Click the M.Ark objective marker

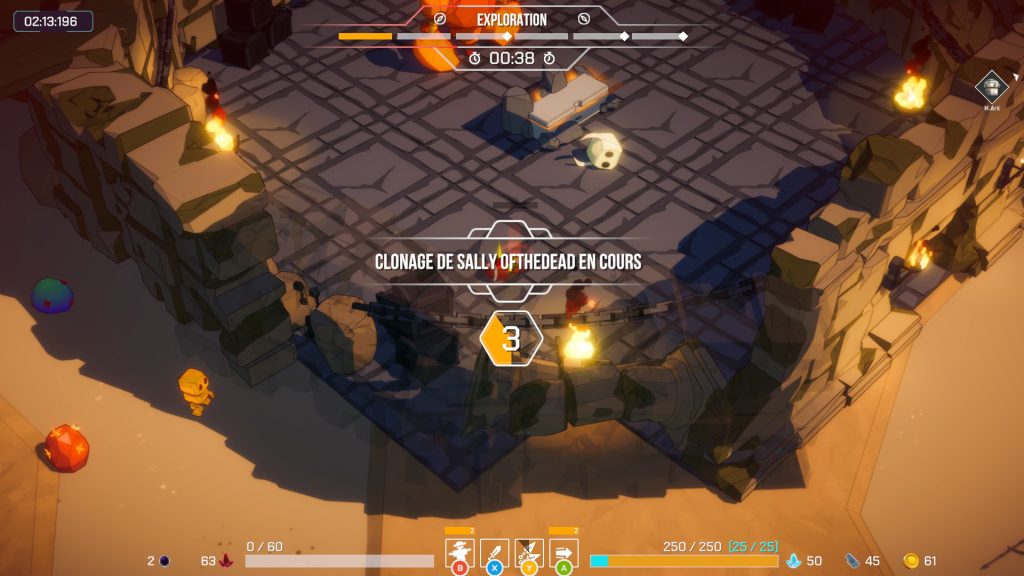991,87
